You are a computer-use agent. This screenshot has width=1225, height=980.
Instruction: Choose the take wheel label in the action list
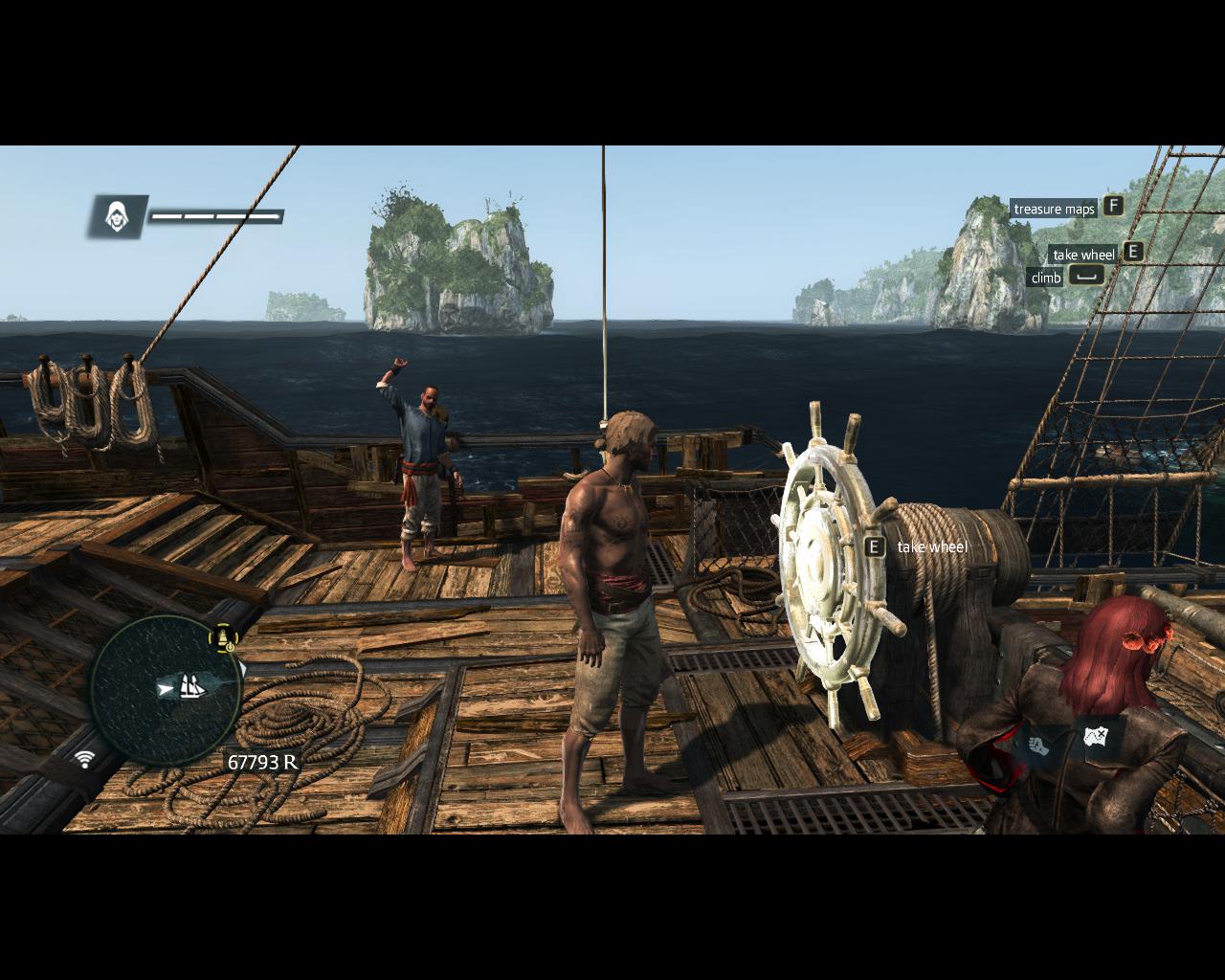coord(1083,255)
